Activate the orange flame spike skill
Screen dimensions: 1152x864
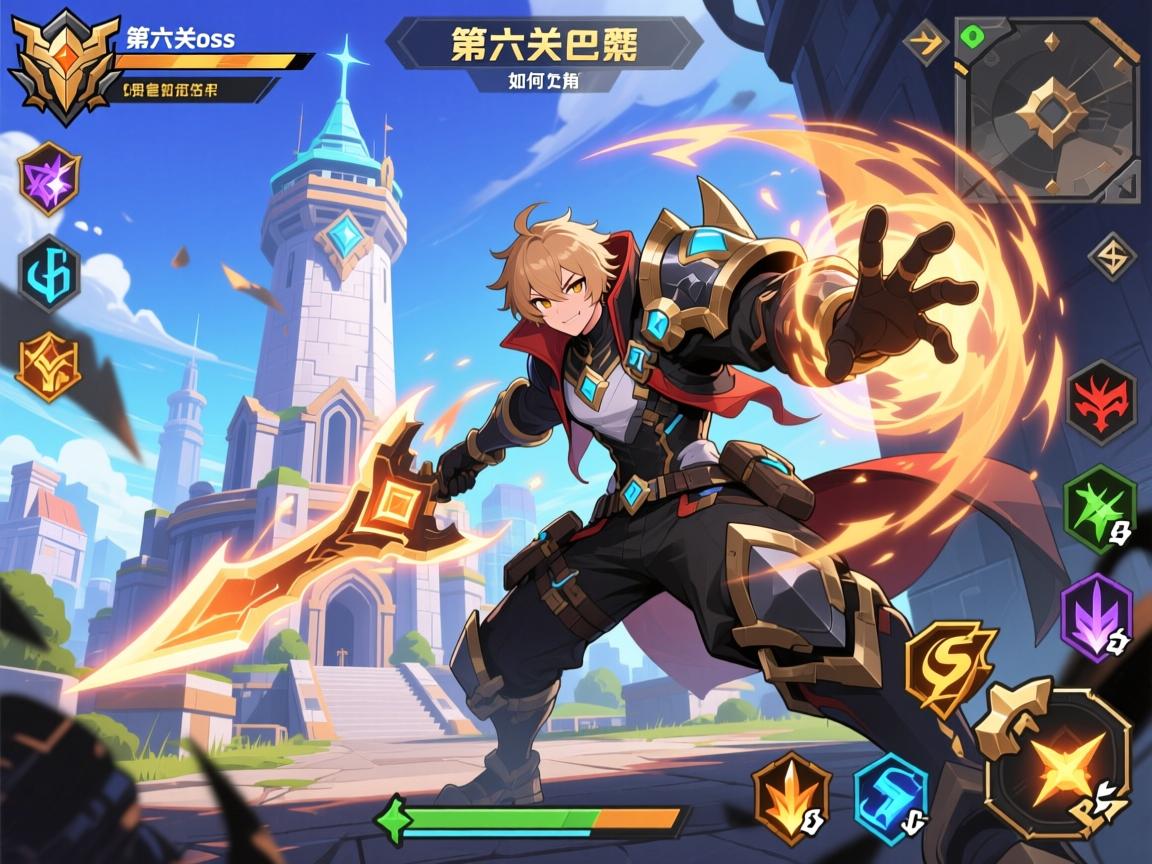(791, 797)
